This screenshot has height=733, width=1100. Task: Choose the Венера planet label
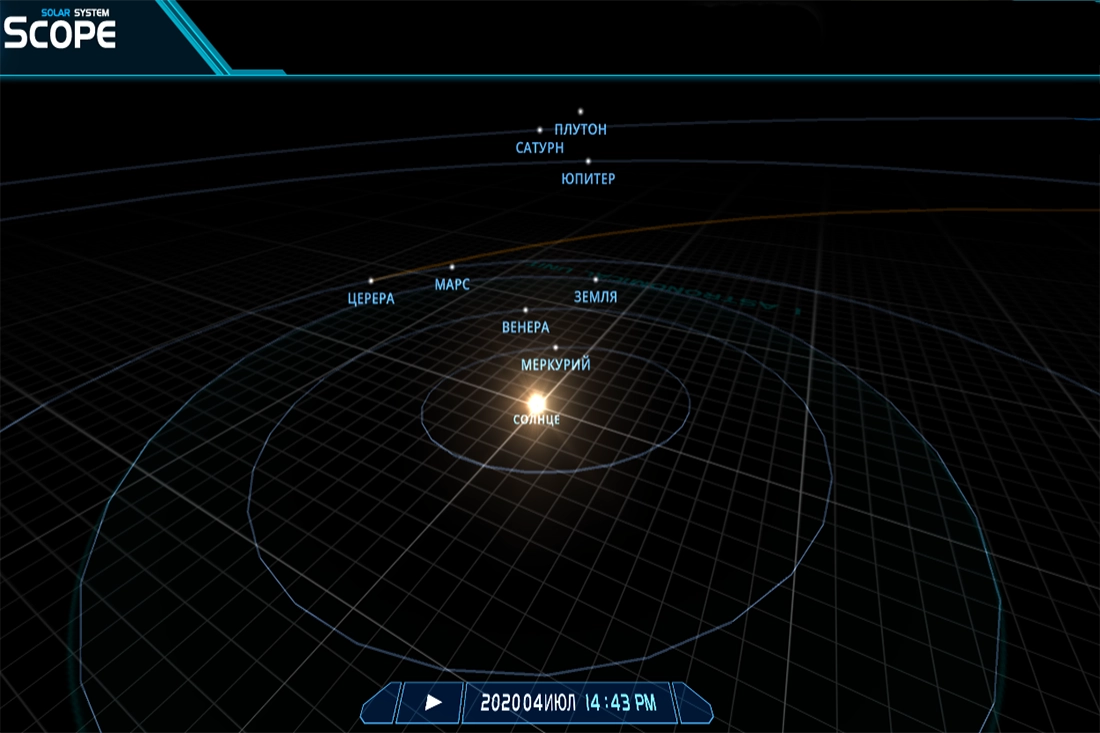pos(526,327)
